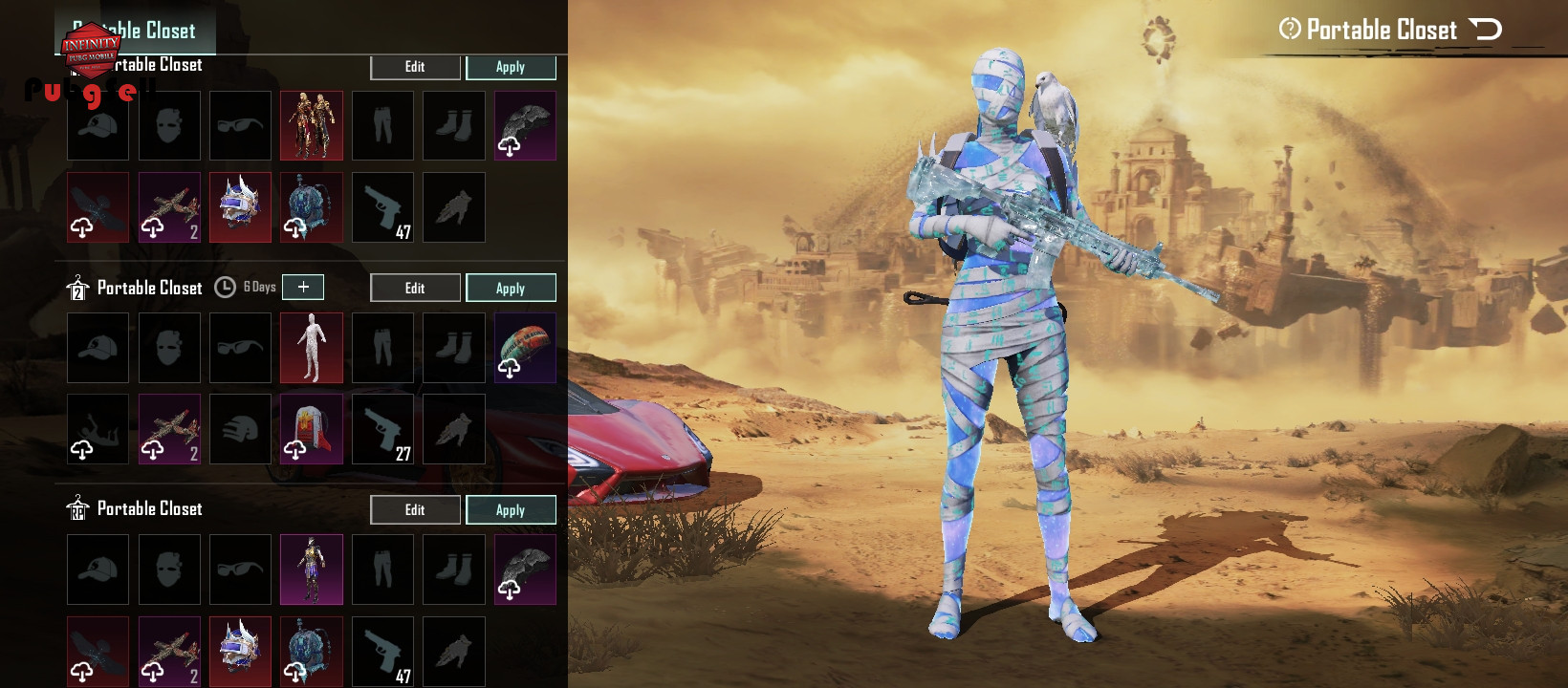Select the white mummy outfit slot
The height and width of the screenshot is (688, 1568).
point(312,348)
